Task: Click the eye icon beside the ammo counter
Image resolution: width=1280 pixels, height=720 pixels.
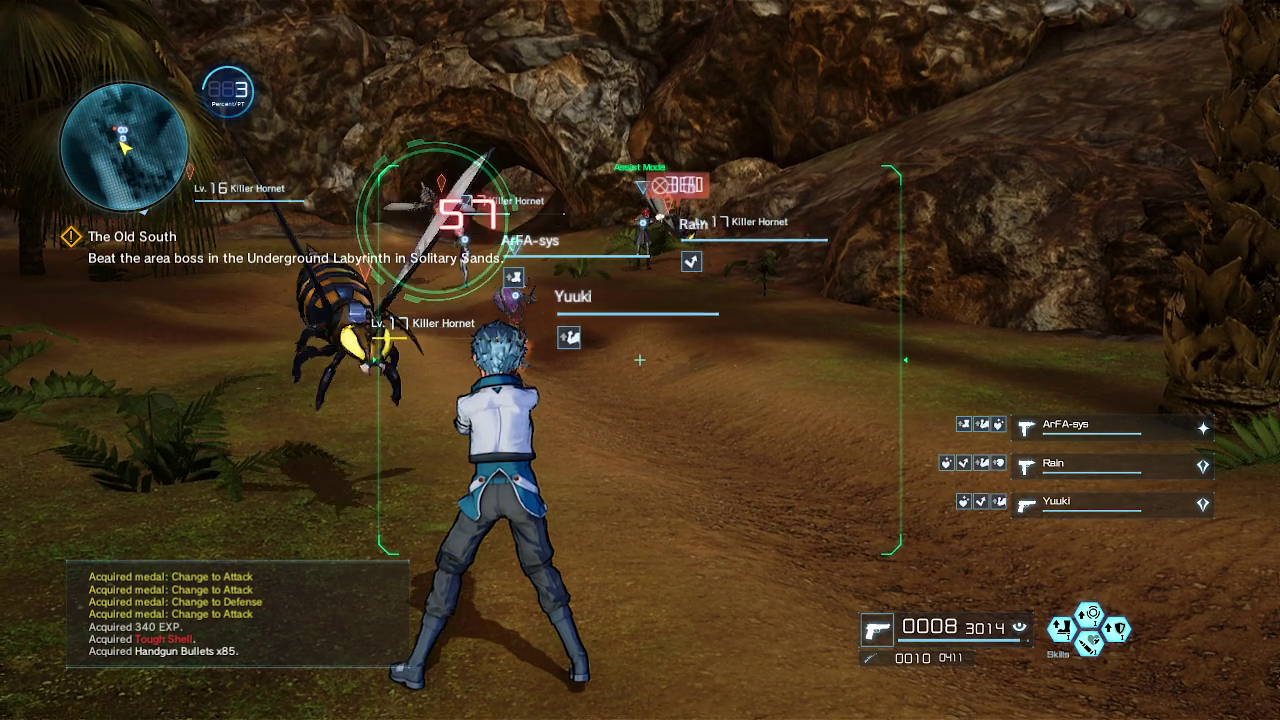Action: (x=1020, y=627)
